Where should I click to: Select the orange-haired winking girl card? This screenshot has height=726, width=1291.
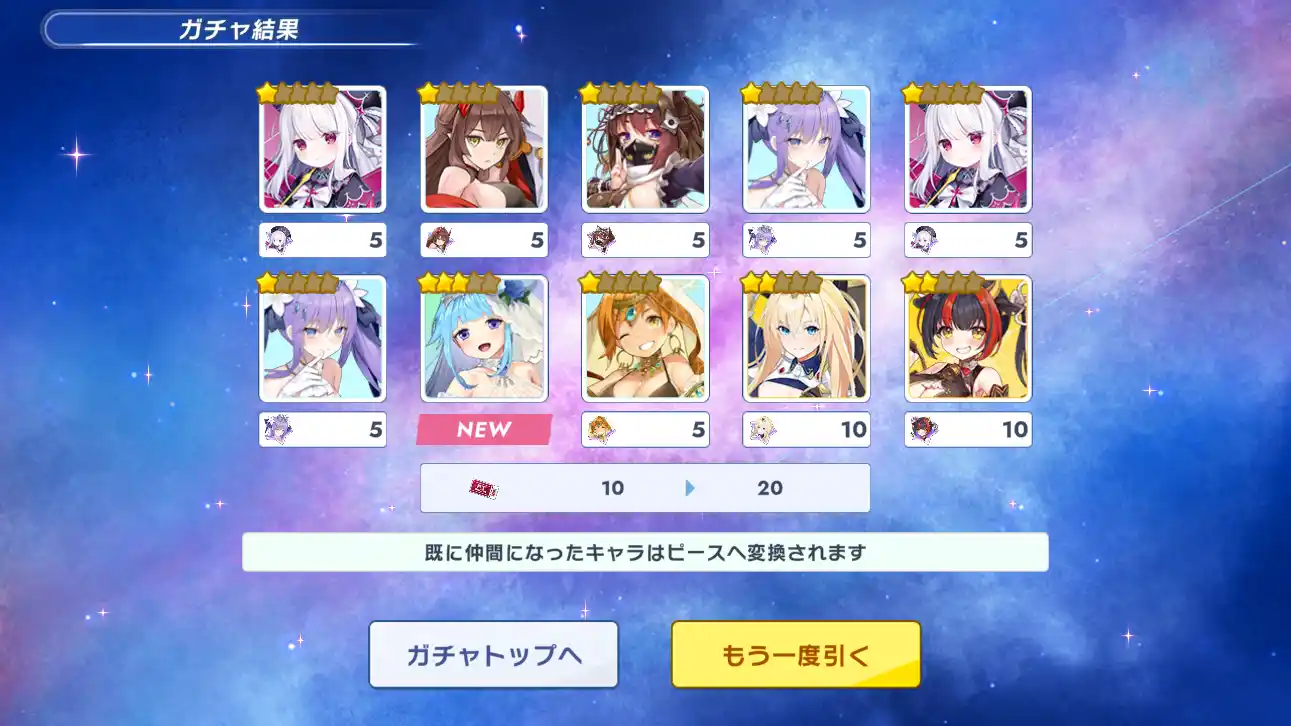(x=645, y=339)
